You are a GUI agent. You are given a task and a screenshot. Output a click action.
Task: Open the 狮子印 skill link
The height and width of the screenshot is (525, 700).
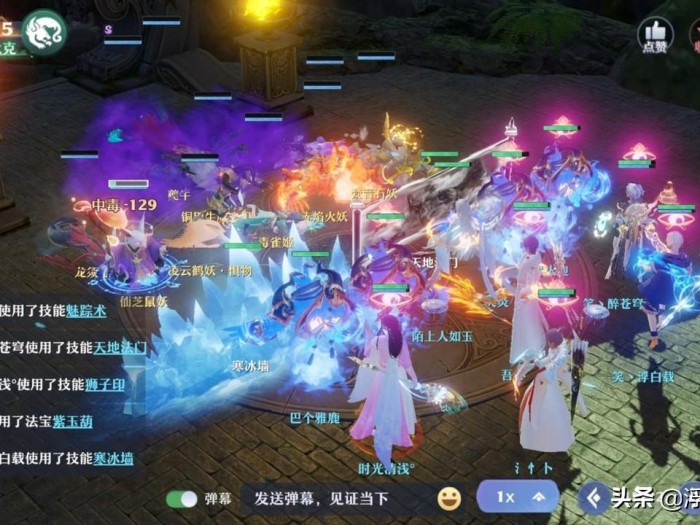coord(105,384)
